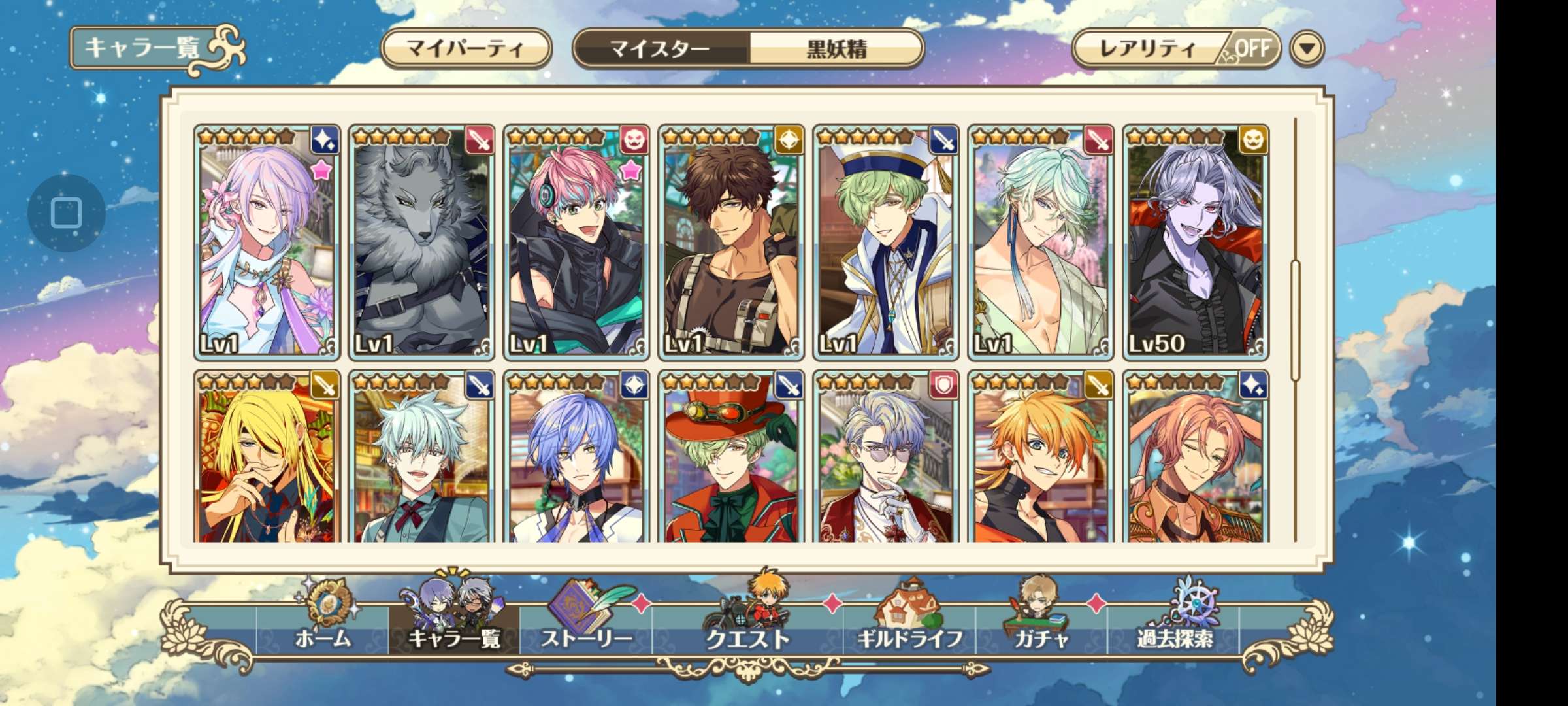Image resolution: width=1568 pixels, height=706 pixels.
Task: Toggle the レアリティ sort switch
Action: pos(1176,48)
